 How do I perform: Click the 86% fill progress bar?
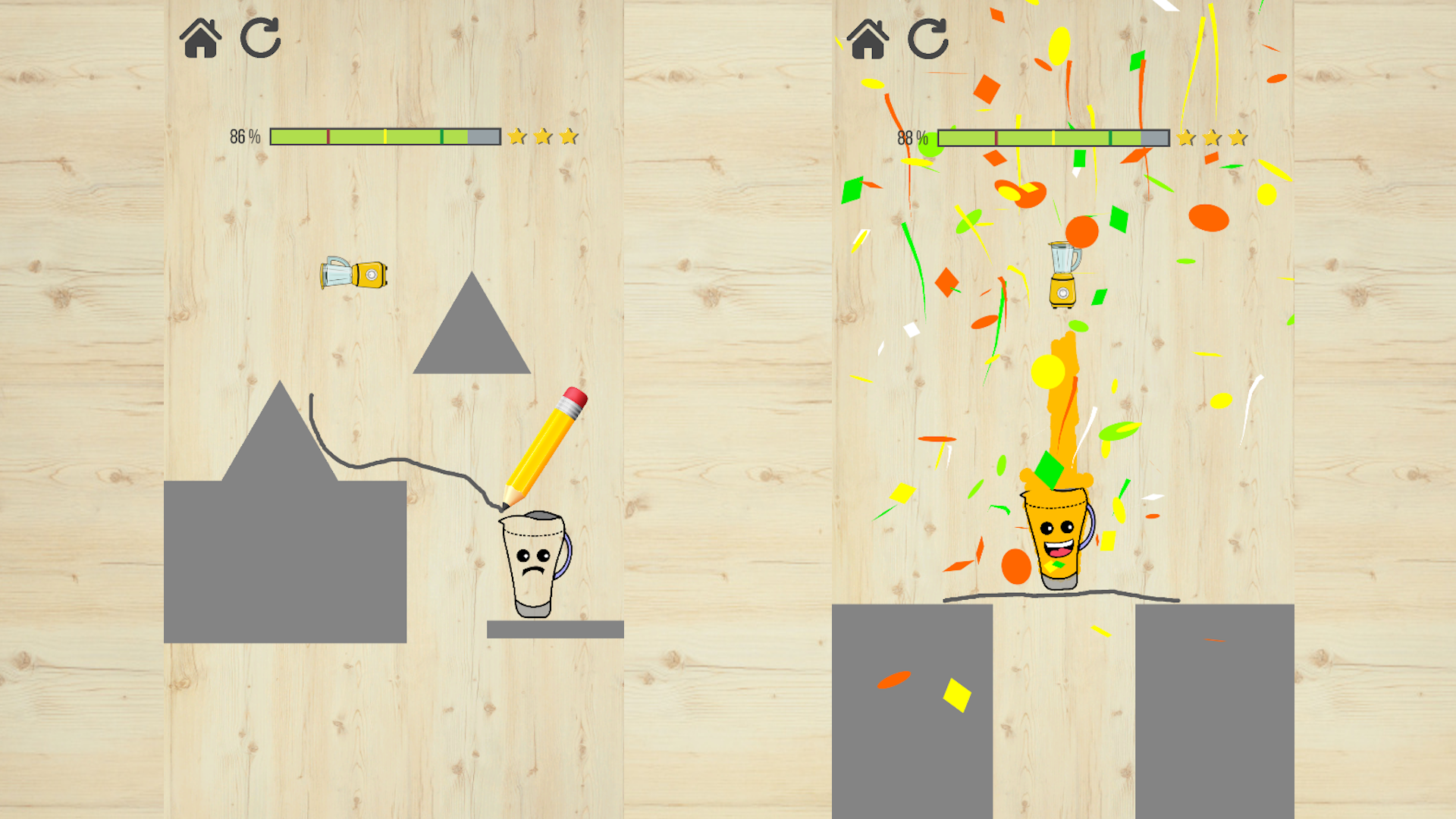[x=387, y=136]
